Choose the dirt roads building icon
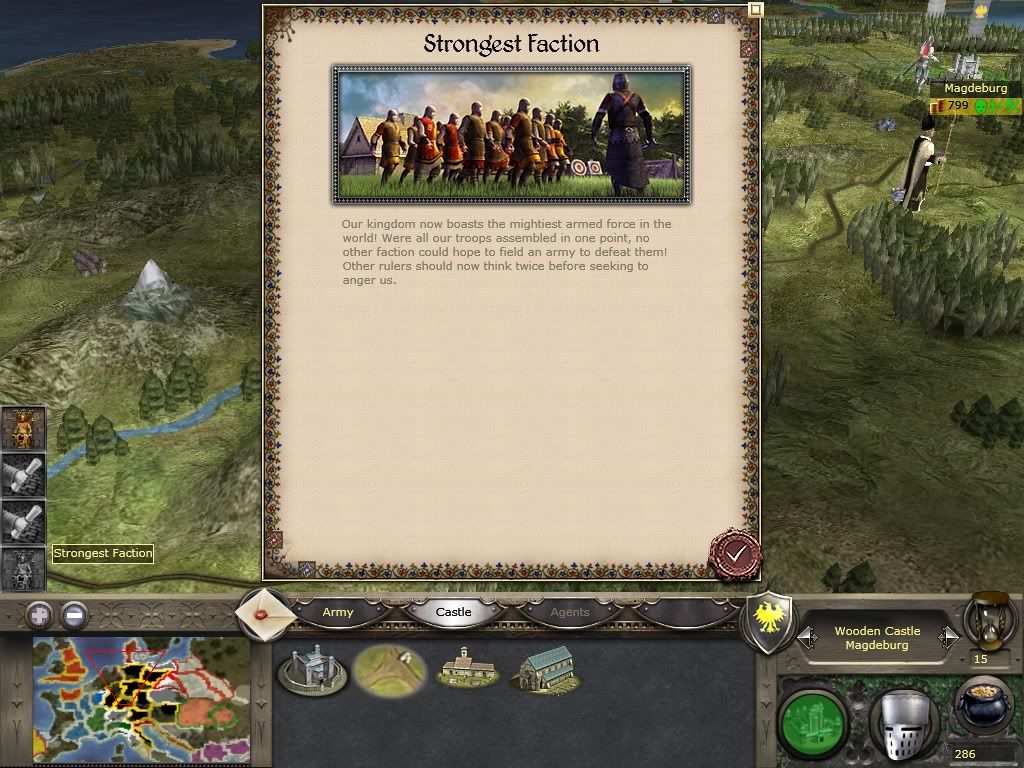1024x768 pixels. coord(389,669)
